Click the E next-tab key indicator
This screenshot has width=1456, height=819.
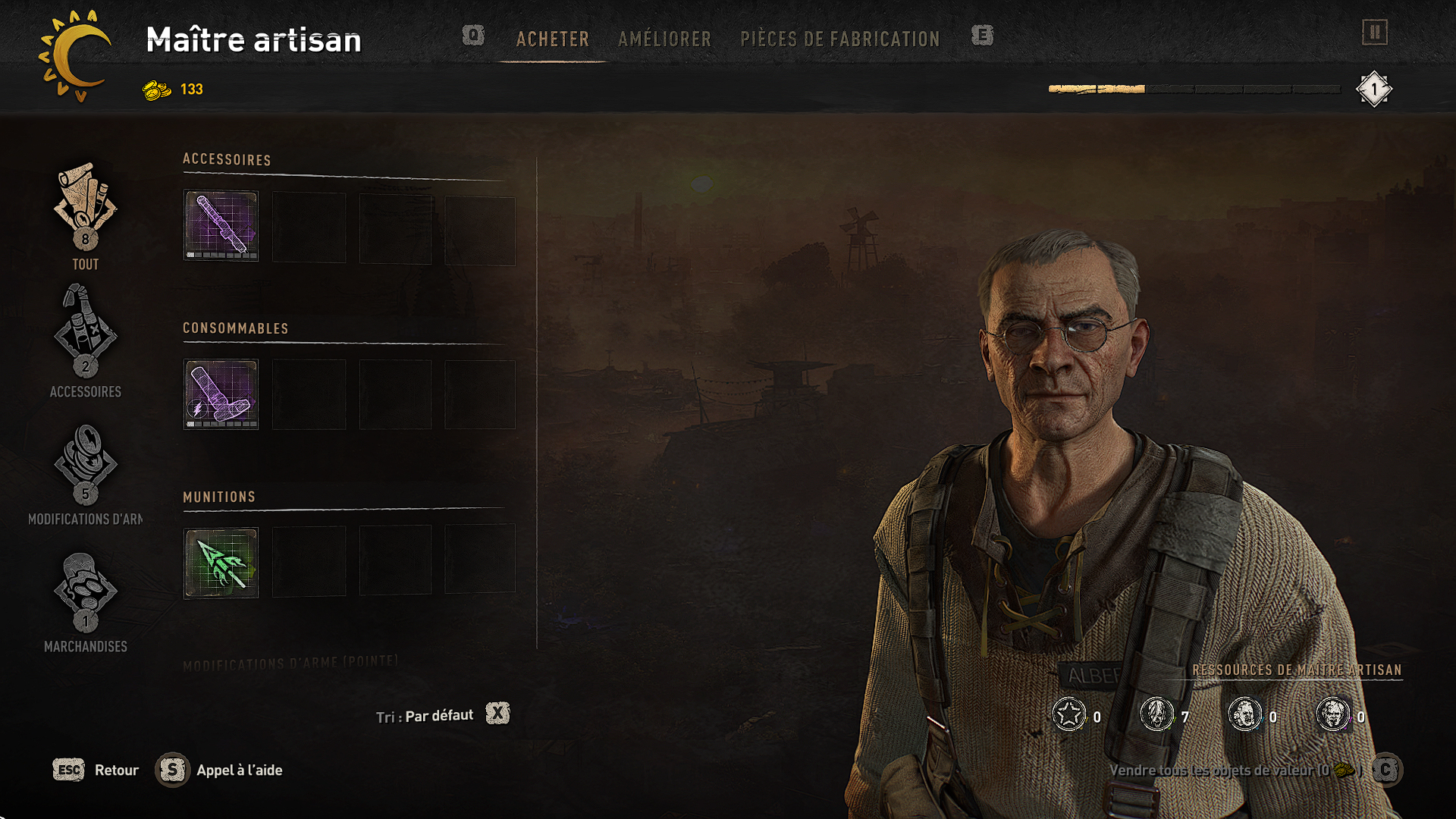click(982, 36)
